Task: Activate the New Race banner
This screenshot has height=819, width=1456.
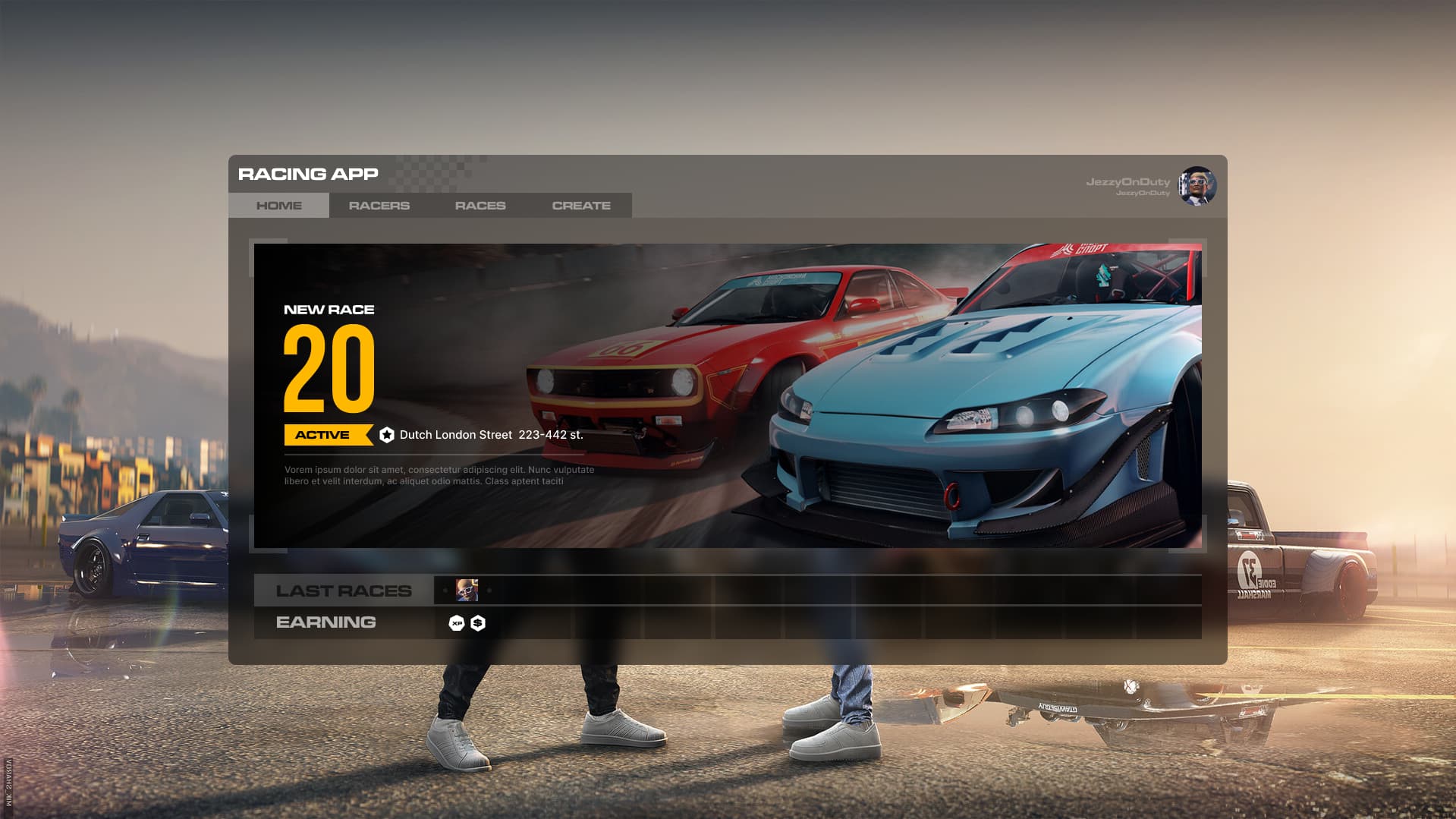Action: (x=728, y=395)
